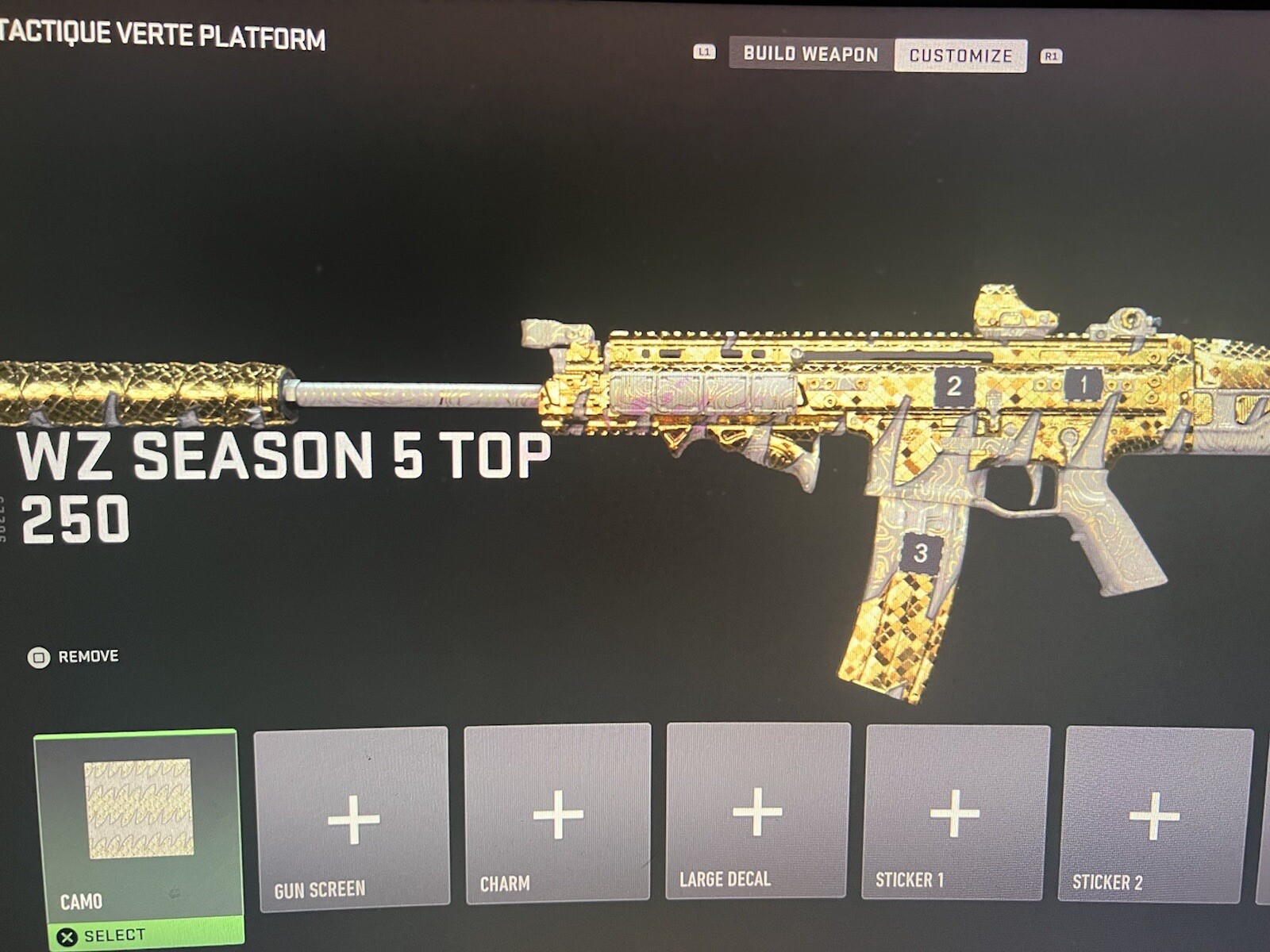Click the Tactique Verte Platform title
The width and height of the screenshot is (1270, 952).
click(x=163, y=35)
